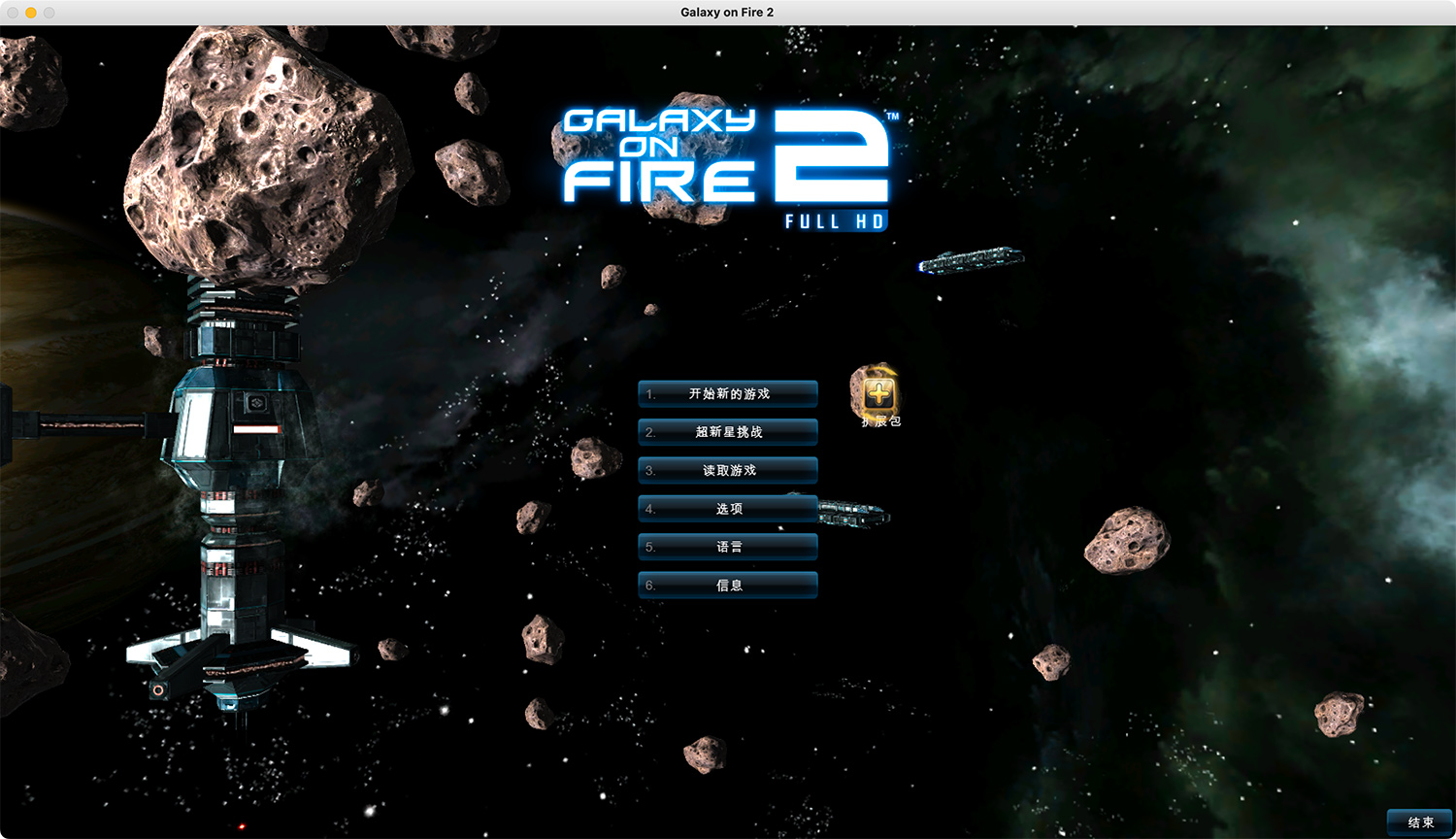Open the 信息 information screen
1456x839 pixels.
point(726,585)
